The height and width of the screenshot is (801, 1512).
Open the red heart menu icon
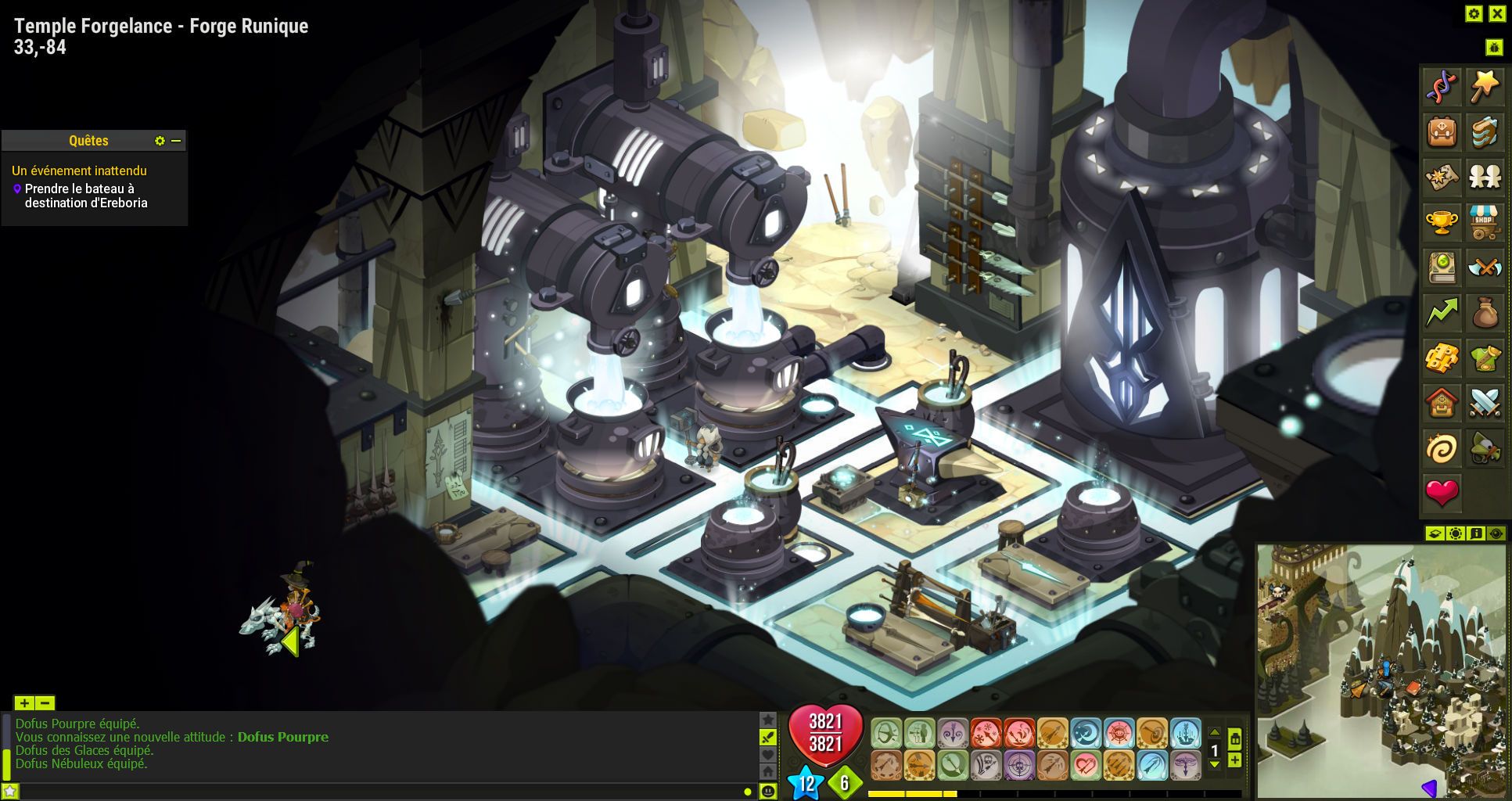click(x=1442, y=492)
